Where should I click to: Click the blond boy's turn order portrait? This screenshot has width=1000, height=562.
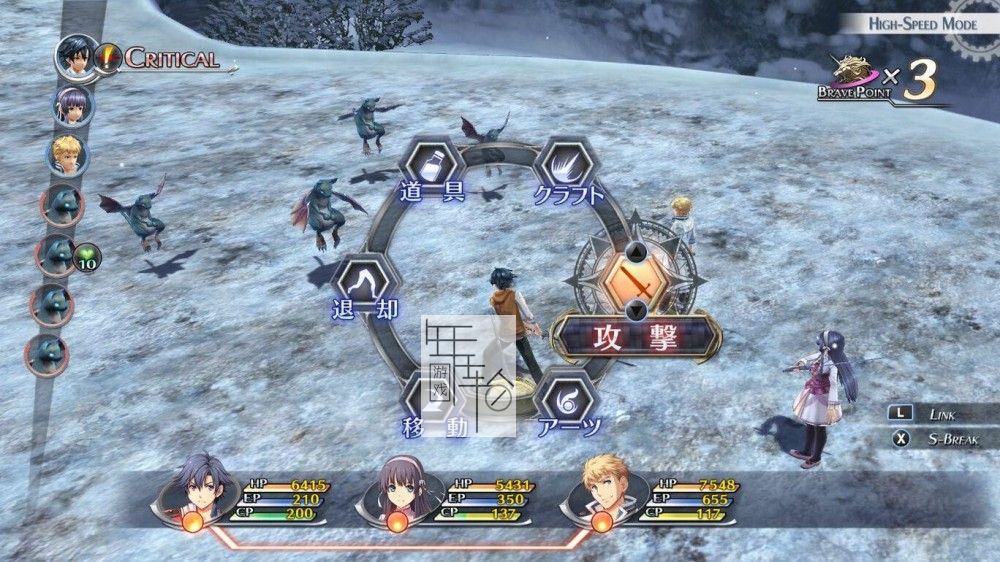pos(68,155)
